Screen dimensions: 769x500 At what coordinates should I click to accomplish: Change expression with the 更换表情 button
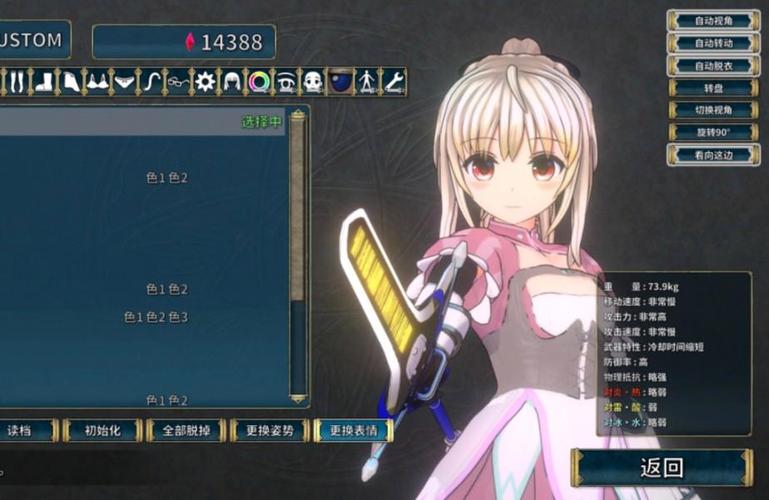[x=353, y=430]
